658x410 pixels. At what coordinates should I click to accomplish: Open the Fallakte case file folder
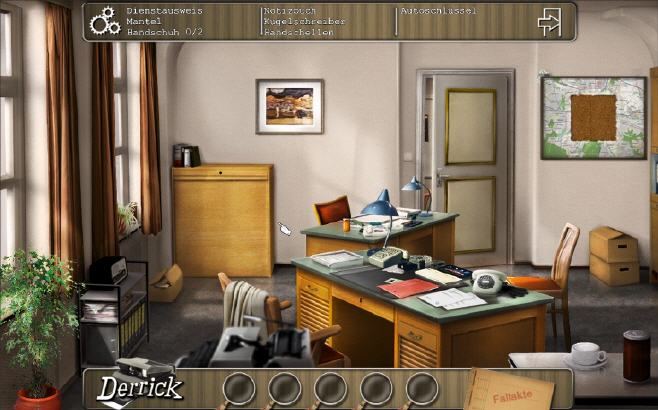513,391
